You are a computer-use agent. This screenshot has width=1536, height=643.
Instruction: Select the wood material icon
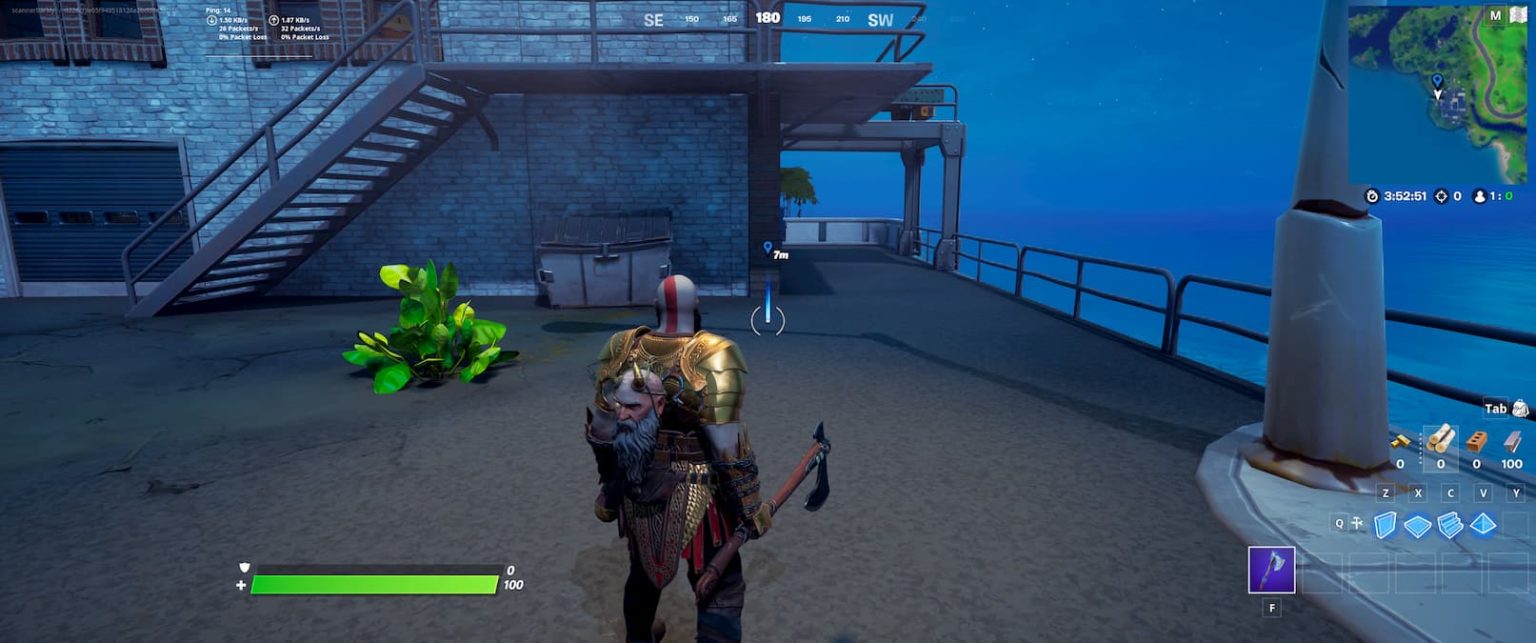[1441, 439]
